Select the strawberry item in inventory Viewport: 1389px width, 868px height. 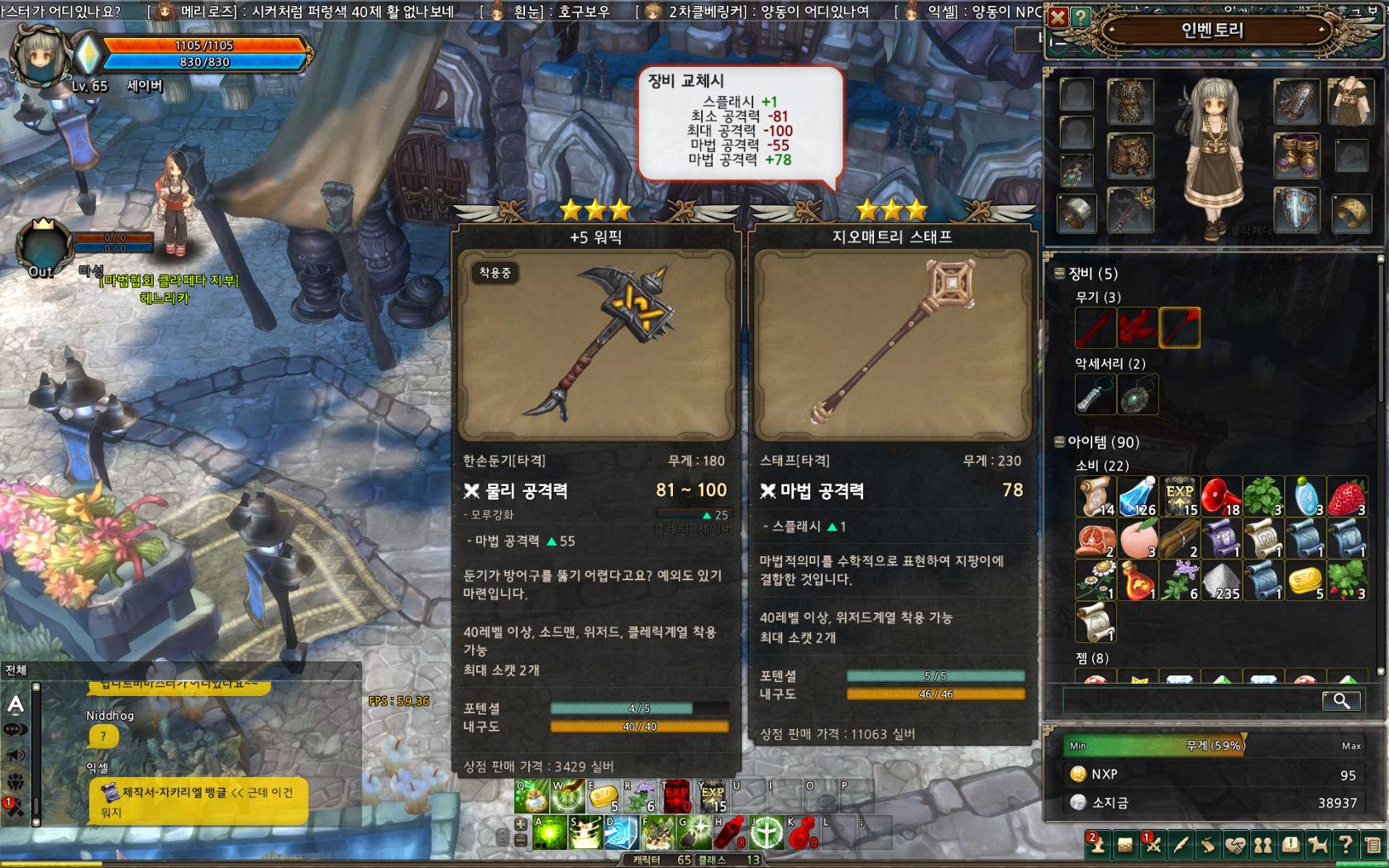tap(1347, 496)
